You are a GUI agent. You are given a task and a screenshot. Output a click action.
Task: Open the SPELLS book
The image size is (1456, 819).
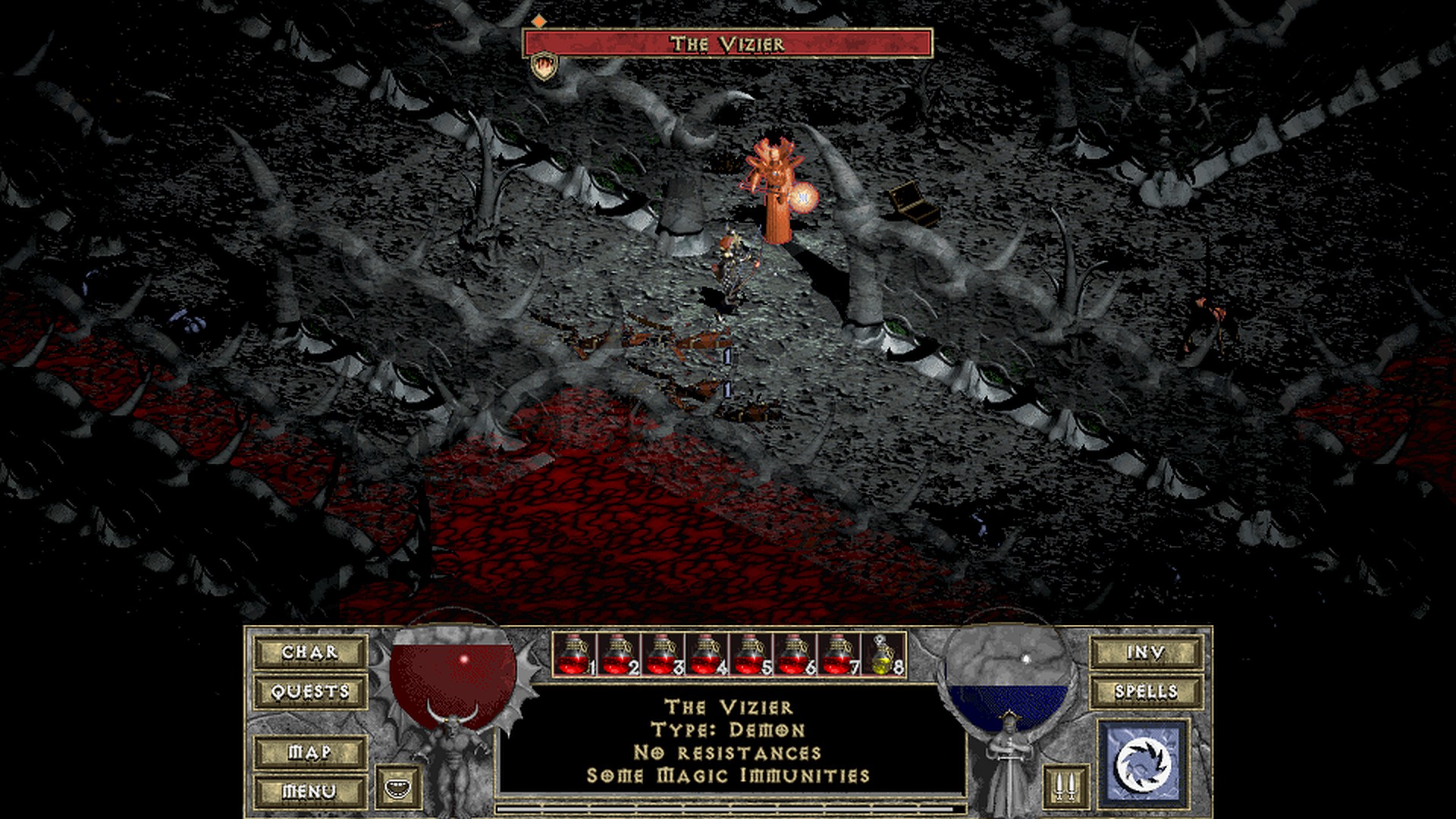(x=1146, y=692)
